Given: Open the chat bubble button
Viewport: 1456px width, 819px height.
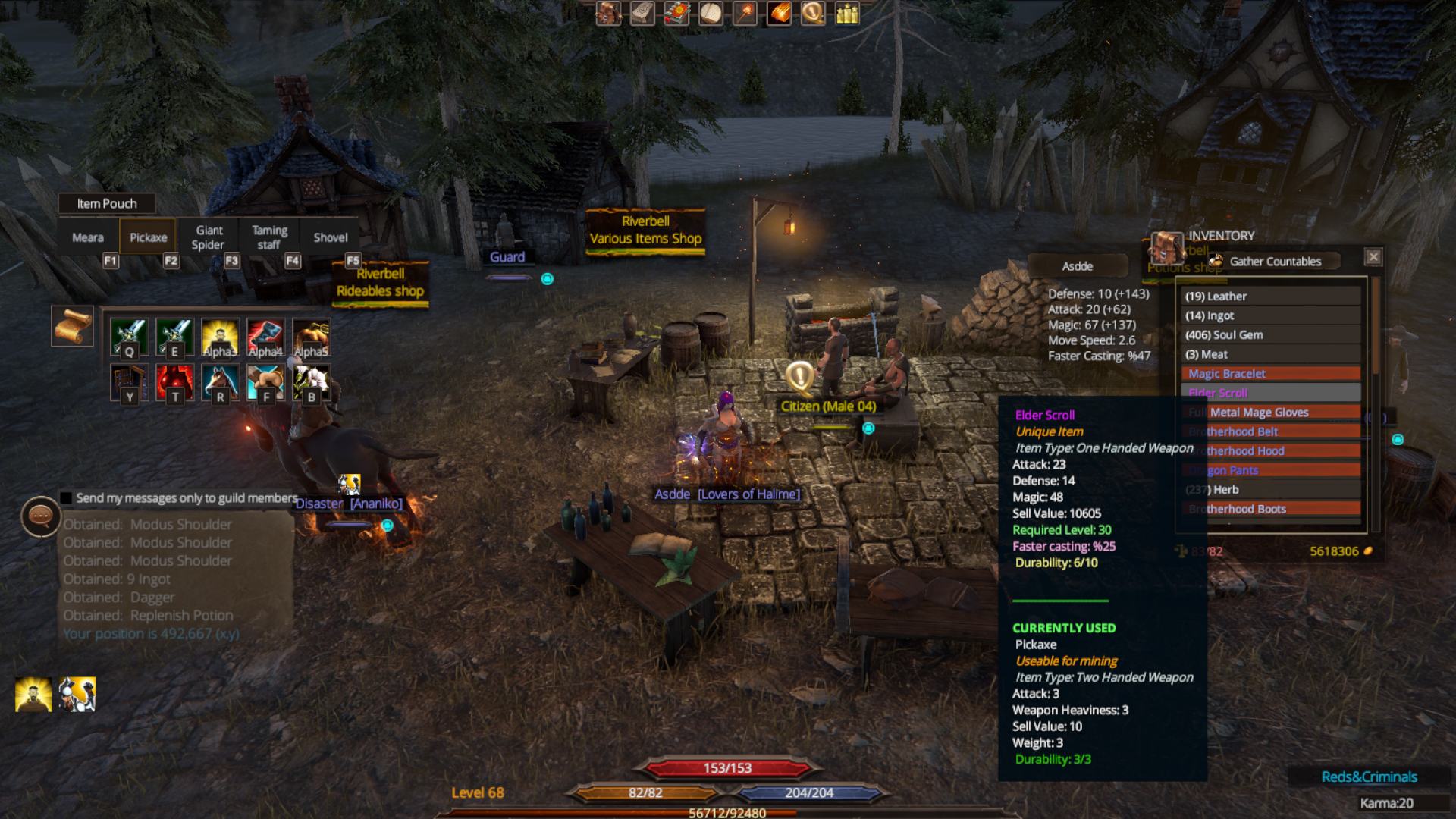Looking at the screenshot, I should [40, 516].
